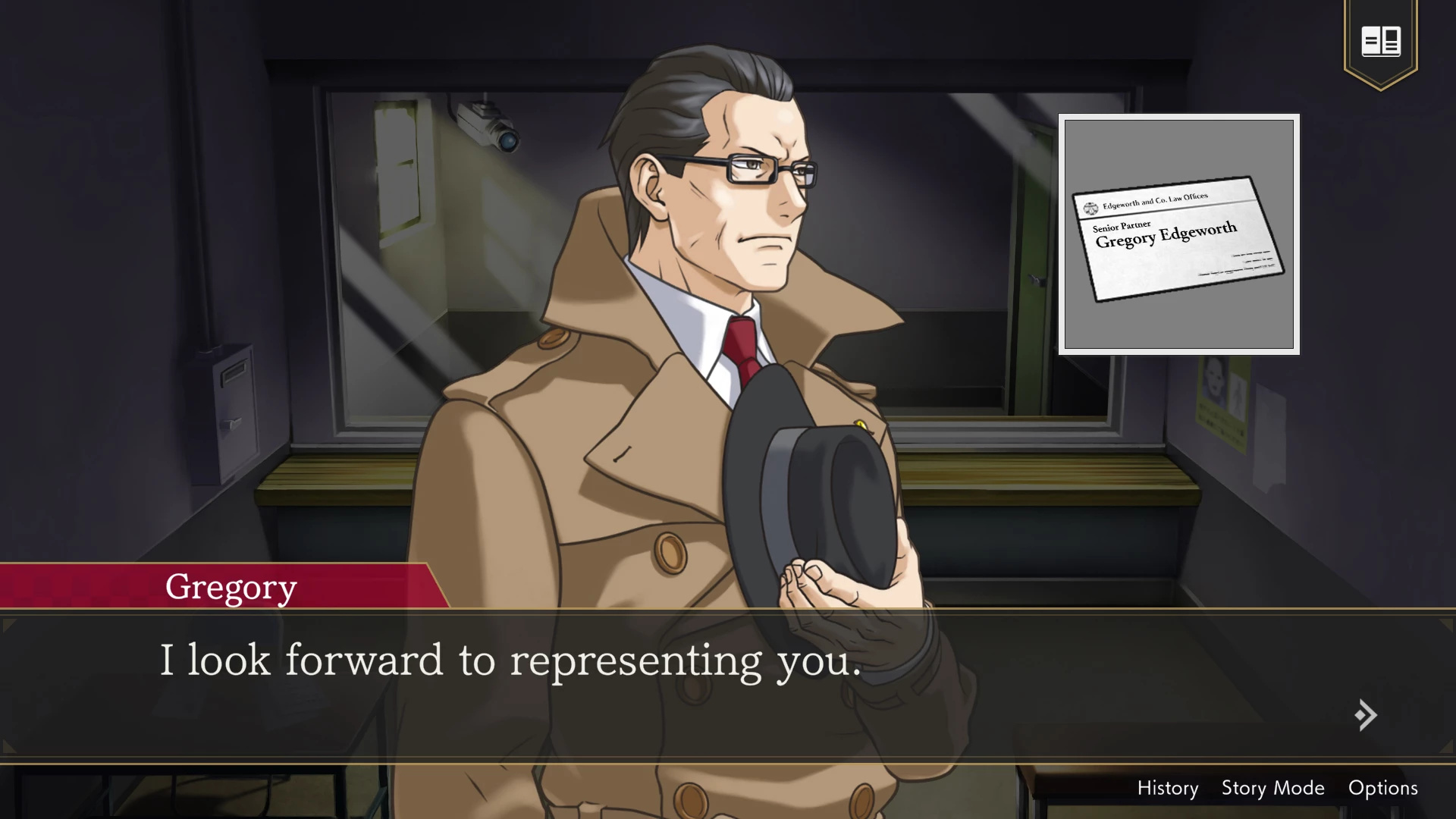Advance dialogue with the arrow icon
This screenshot has height=819, width=1456.
point(1366,715)
